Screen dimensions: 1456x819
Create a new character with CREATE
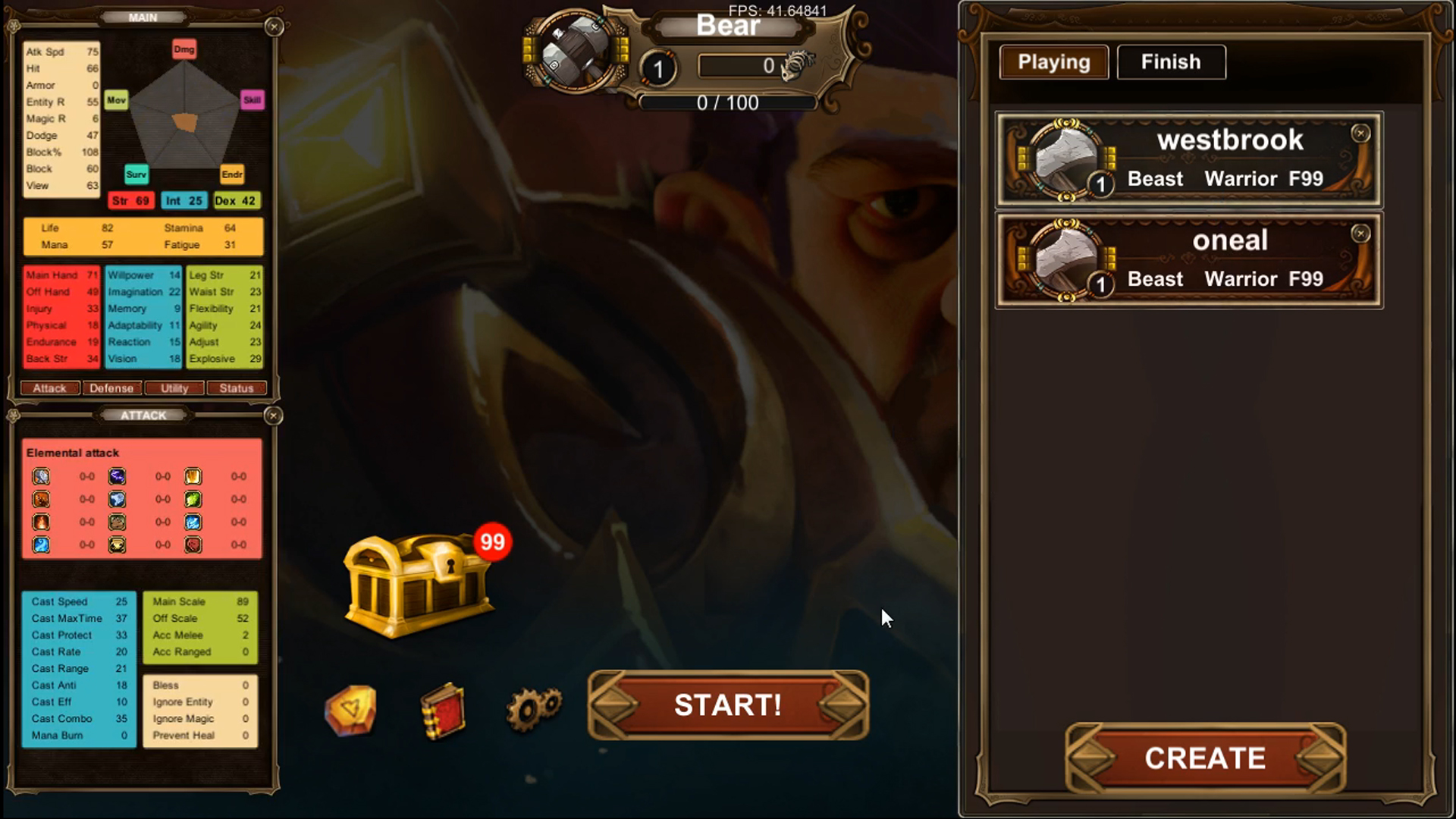click(x=1205, y=758)
